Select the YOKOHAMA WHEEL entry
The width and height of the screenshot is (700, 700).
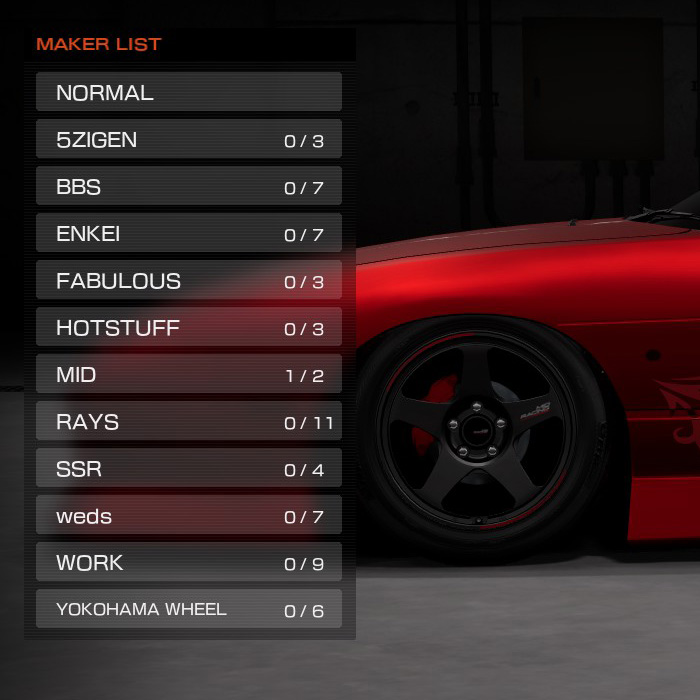coord(188,609)
